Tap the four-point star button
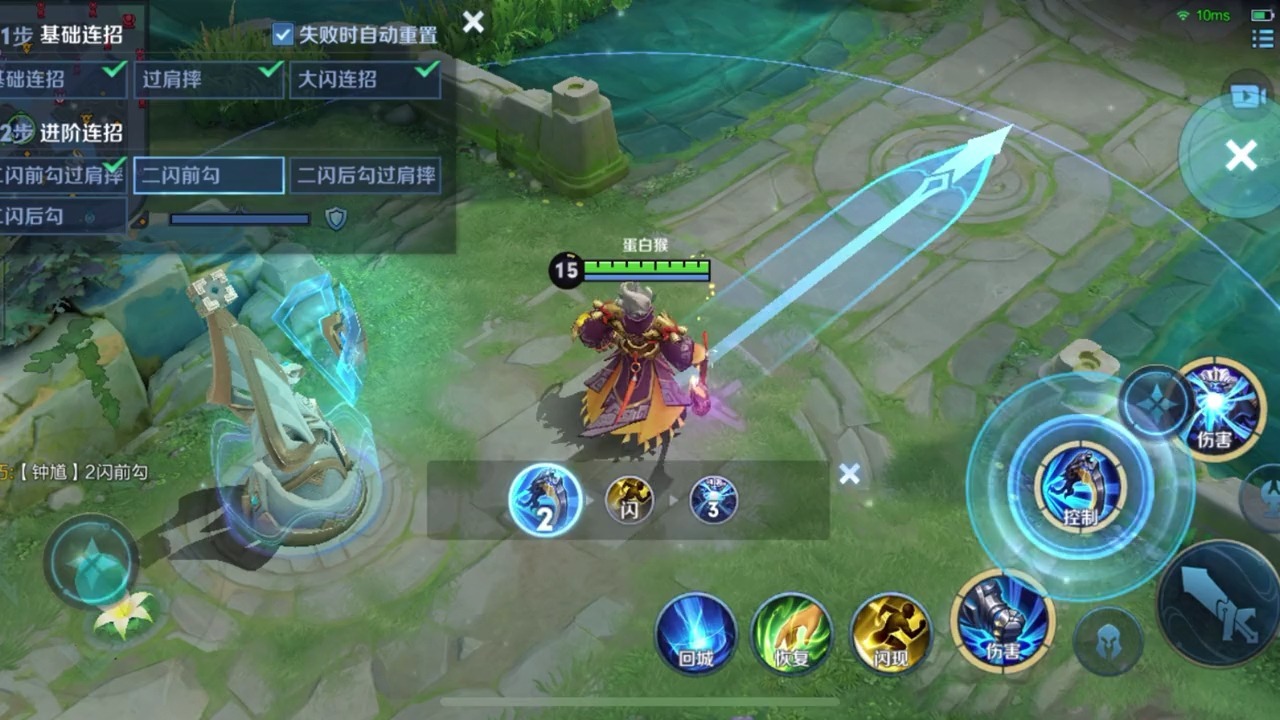 pyautogui.click(x=1154, y=403)
